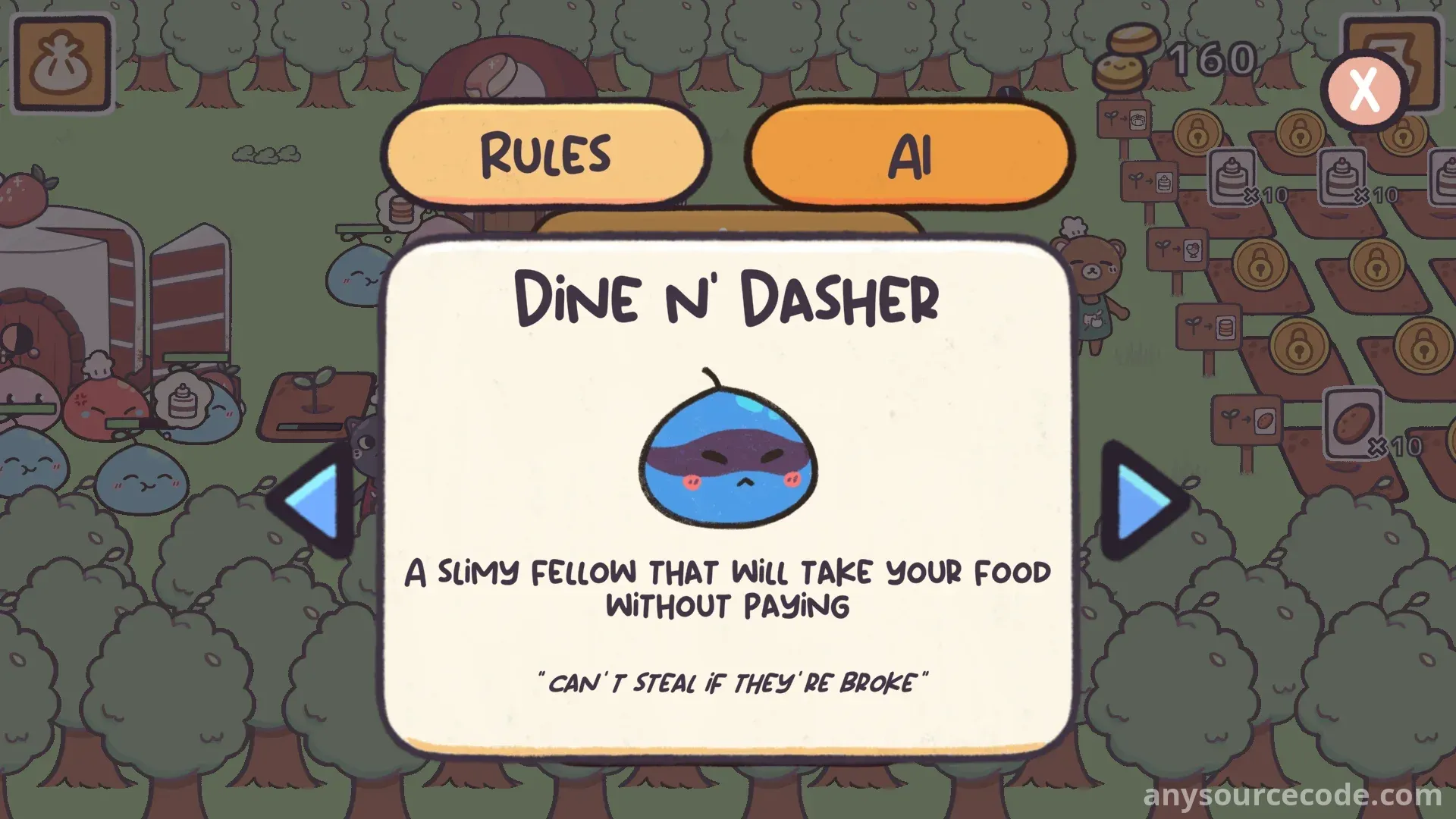
Task: Switch to the Rules tab
Action: click(545, 154)
